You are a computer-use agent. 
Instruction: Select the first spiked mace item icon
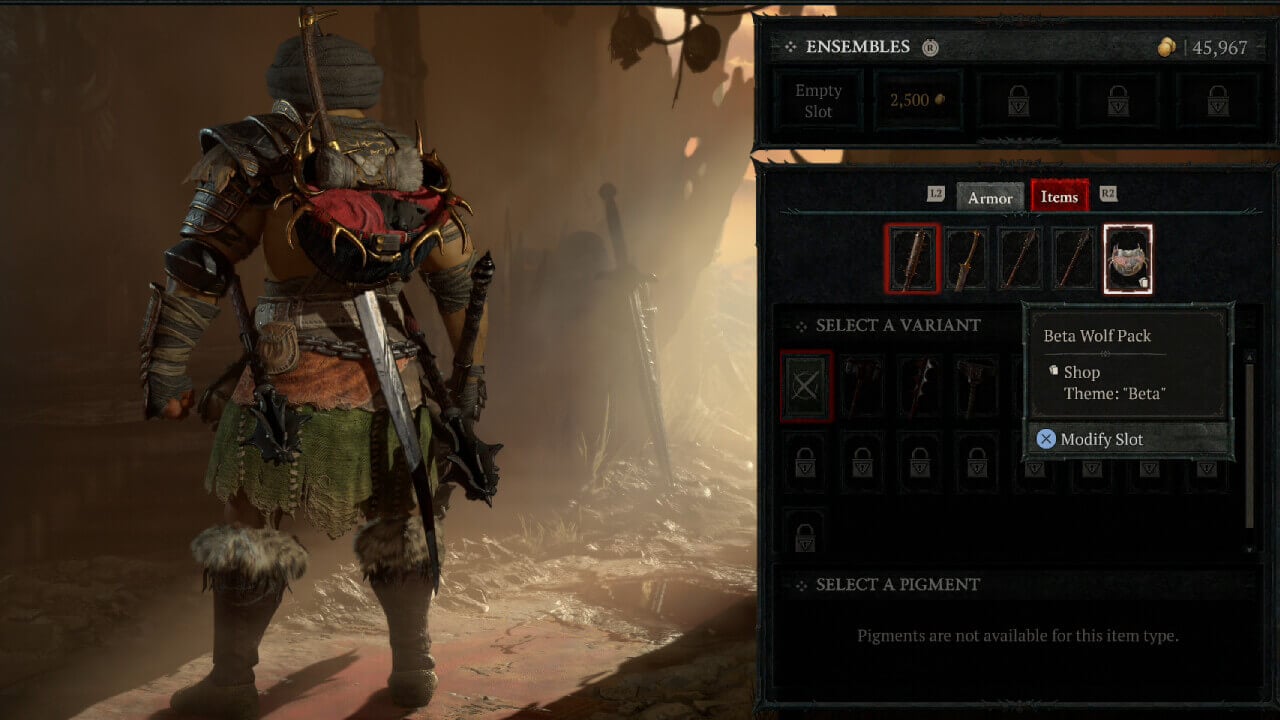point(911,257)
